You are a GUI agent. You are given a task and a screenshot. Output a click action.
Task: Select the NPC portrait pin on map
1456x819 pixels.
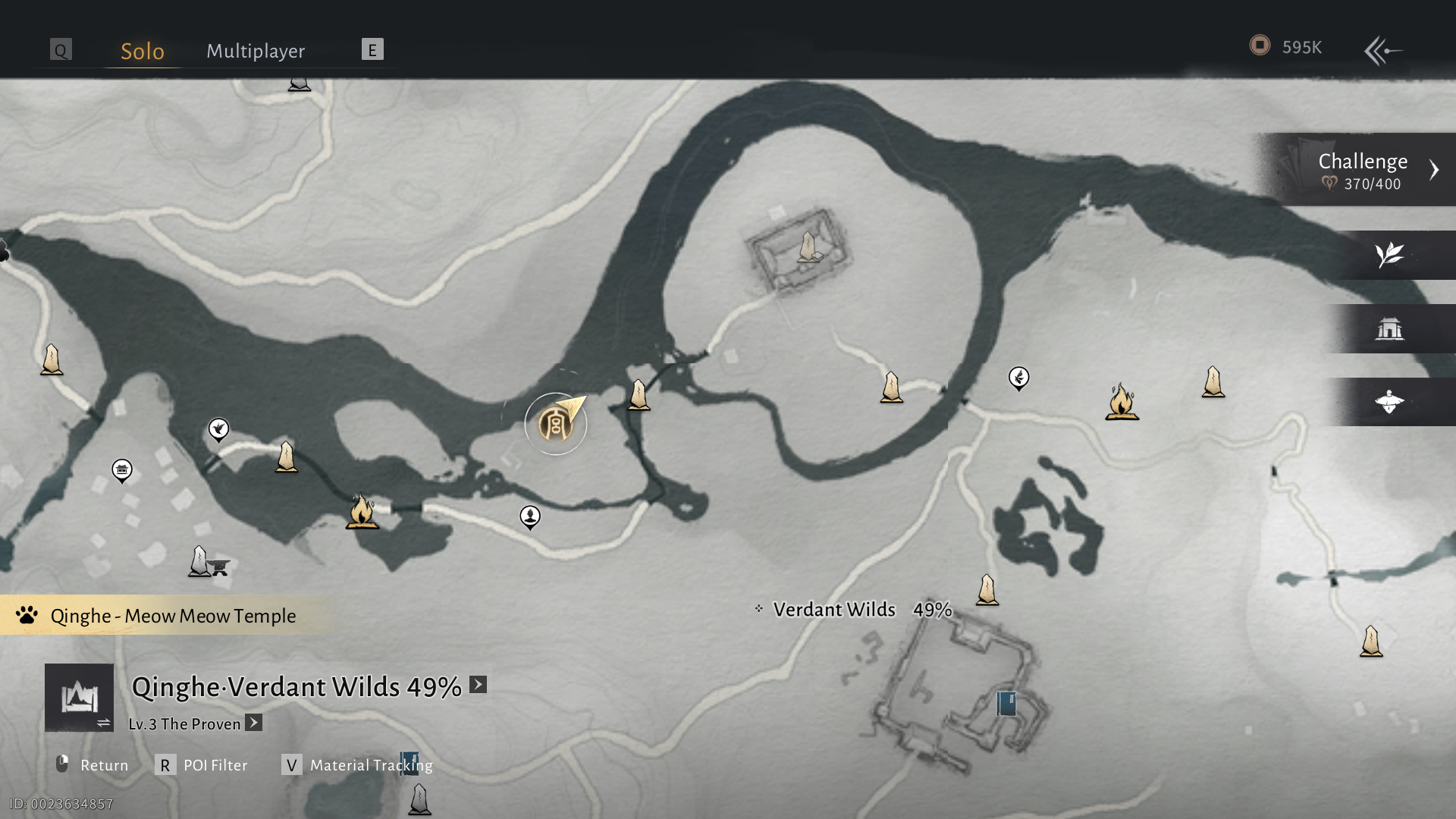(530, 516)
